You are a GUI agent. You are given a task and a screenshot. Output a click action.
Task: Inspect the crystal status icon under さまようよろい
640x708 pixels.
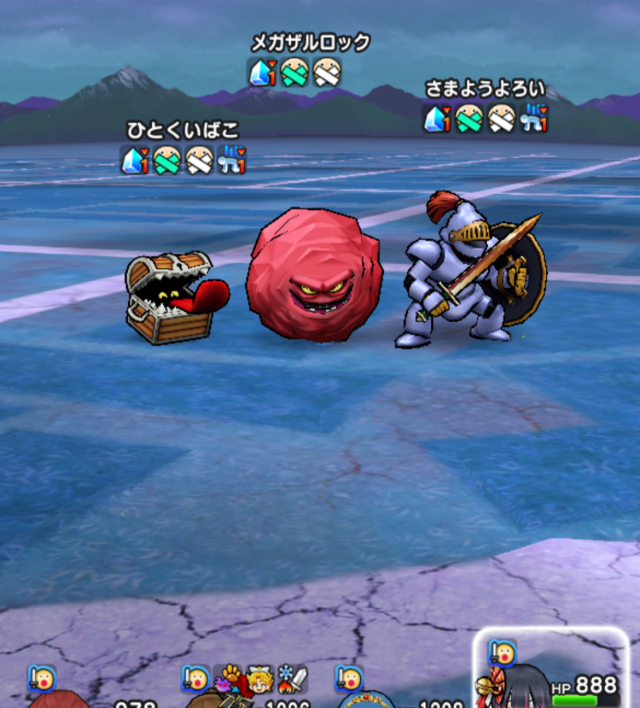click(x=436, y=120)
